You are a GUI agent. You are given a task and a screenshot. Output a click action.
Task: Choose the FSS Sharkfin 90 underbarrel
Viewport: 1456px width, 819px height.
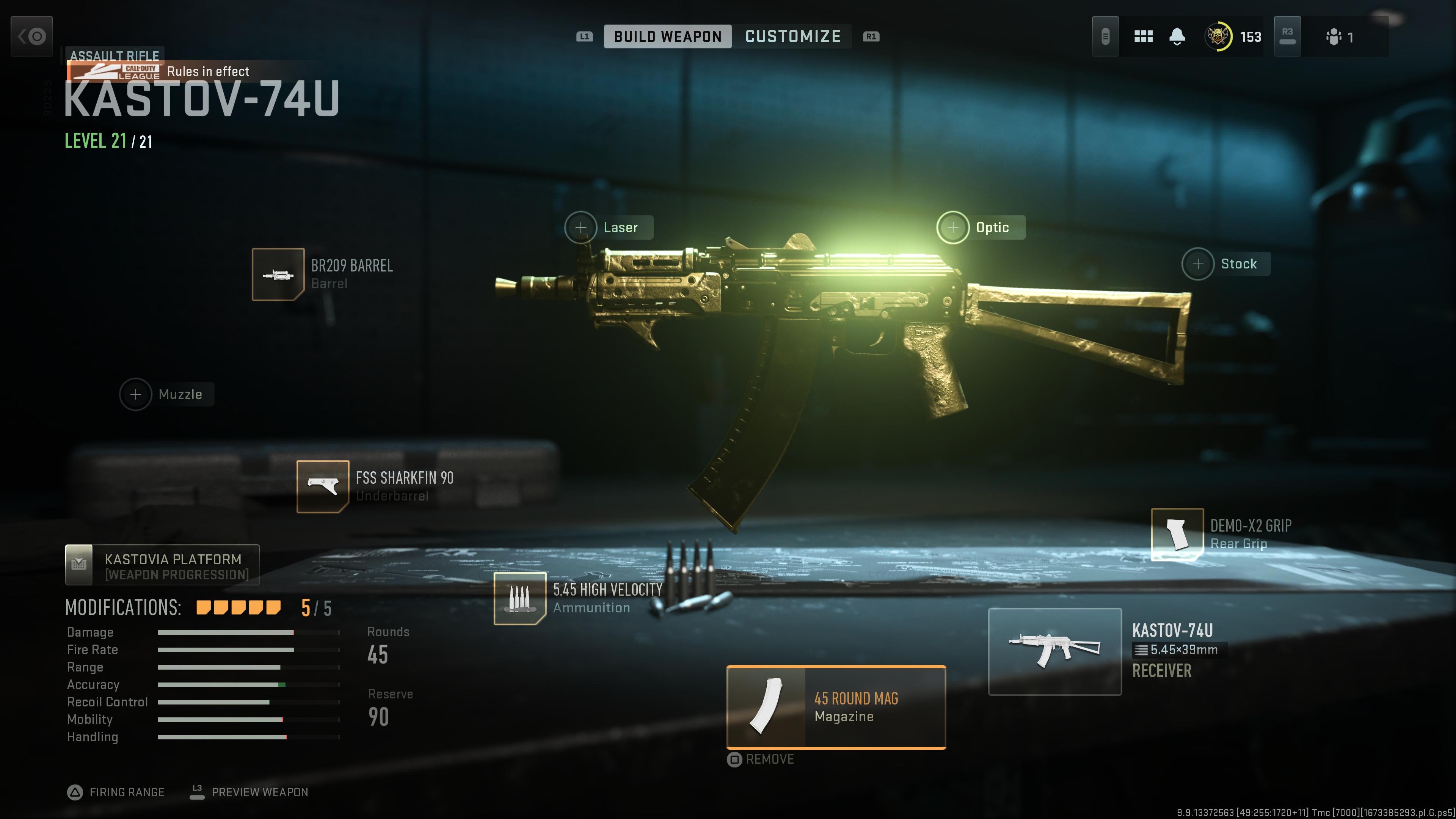tap(323, 486)
